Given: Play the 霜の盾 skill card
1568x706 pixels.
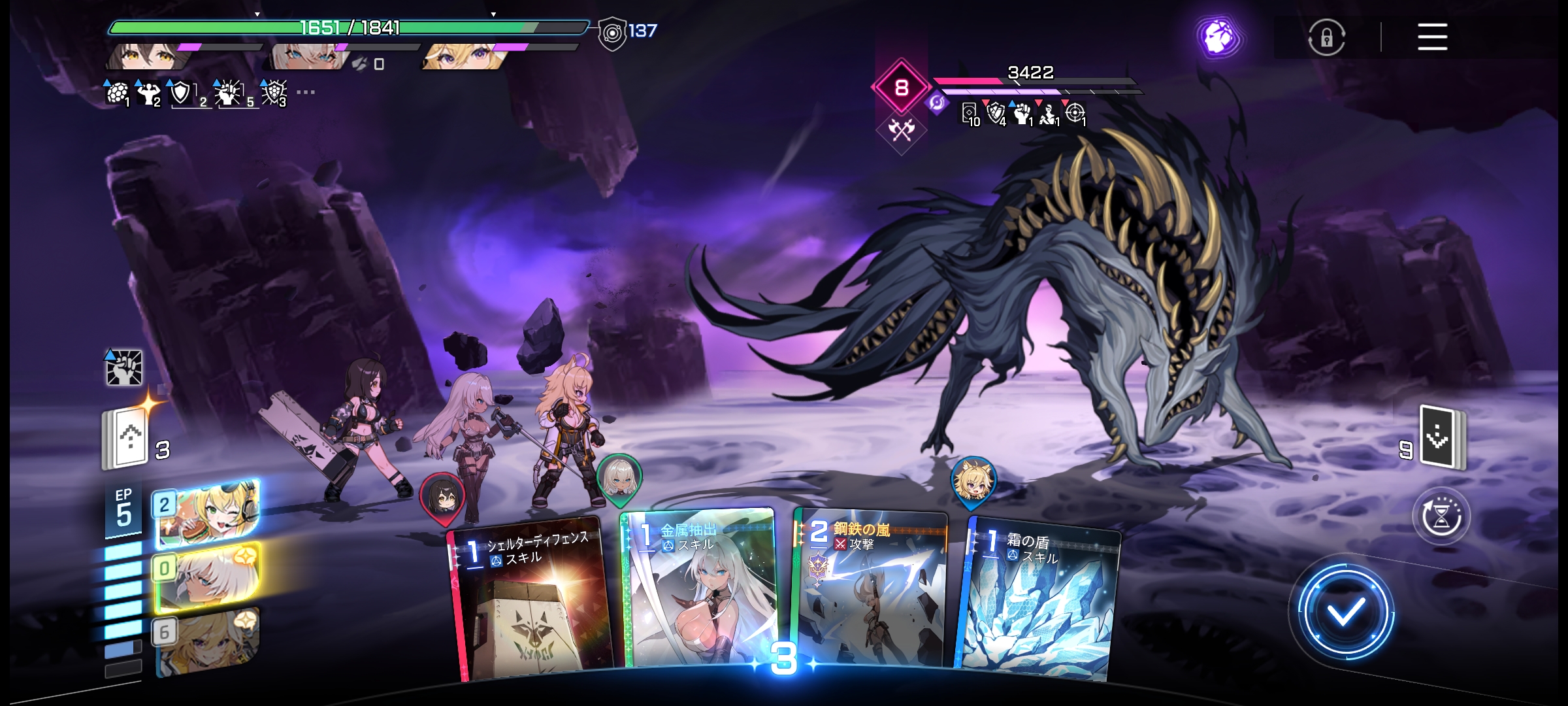Looking at the screenshot, I should (1039, 601).
